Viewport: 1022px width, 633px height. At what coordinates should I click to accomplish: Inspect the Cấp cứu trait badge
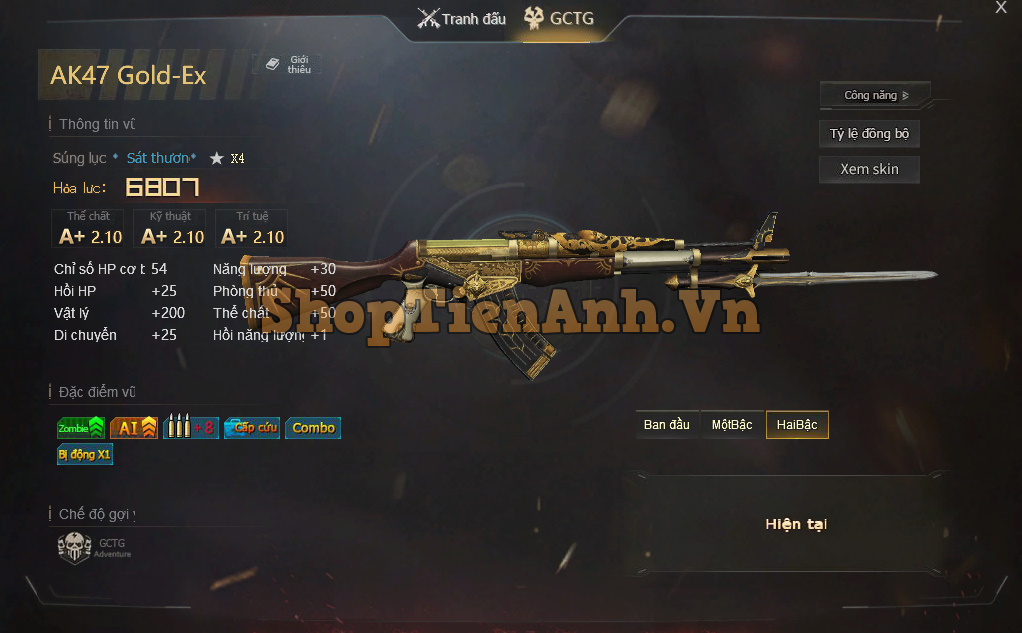click(252, 428)
